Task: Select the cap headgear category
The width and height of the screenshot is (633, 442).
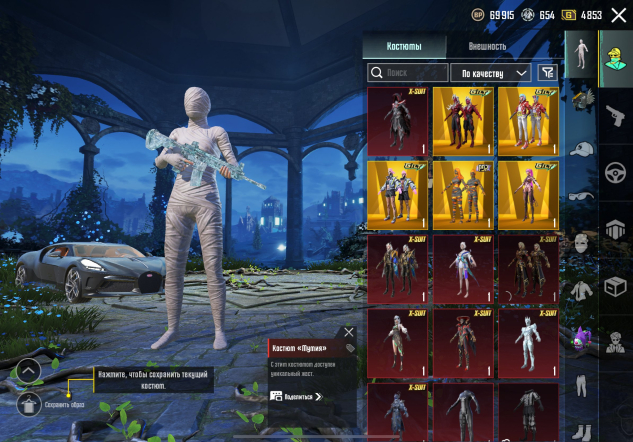Action: pos(582,150)
